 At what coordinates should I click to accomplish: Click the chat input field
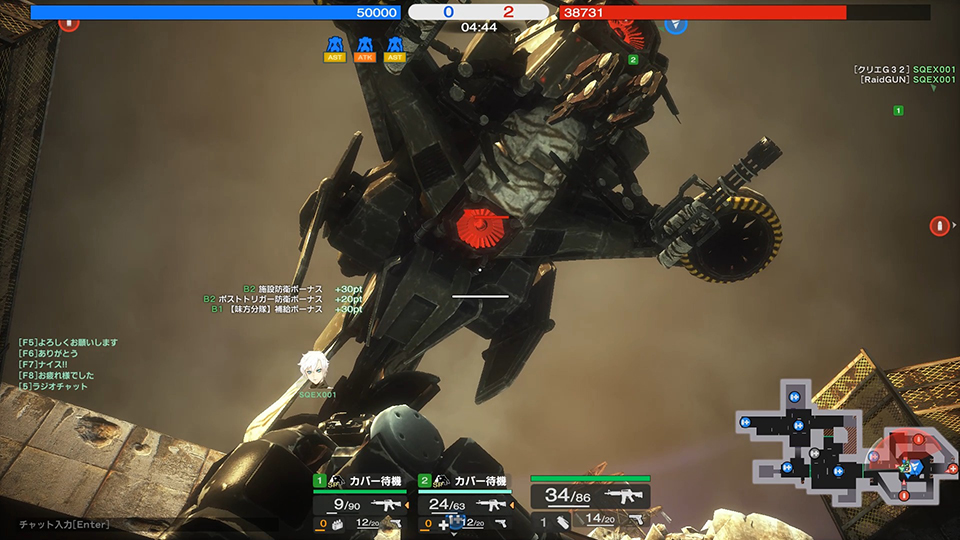click(x=64, y=524)
